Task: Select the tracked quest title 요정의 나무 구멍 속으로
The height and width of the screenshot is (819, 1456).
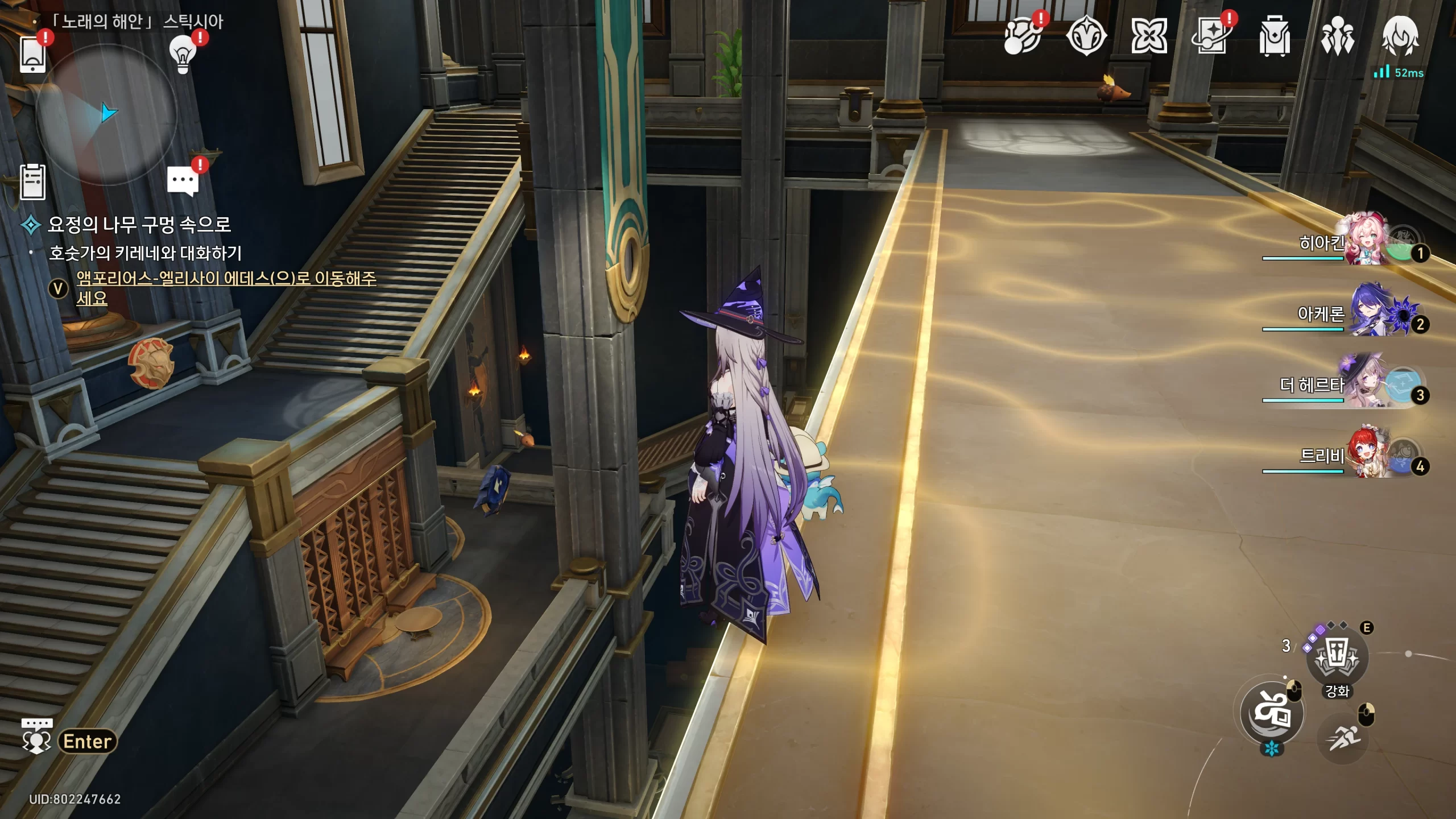Action: coord(139,225)
